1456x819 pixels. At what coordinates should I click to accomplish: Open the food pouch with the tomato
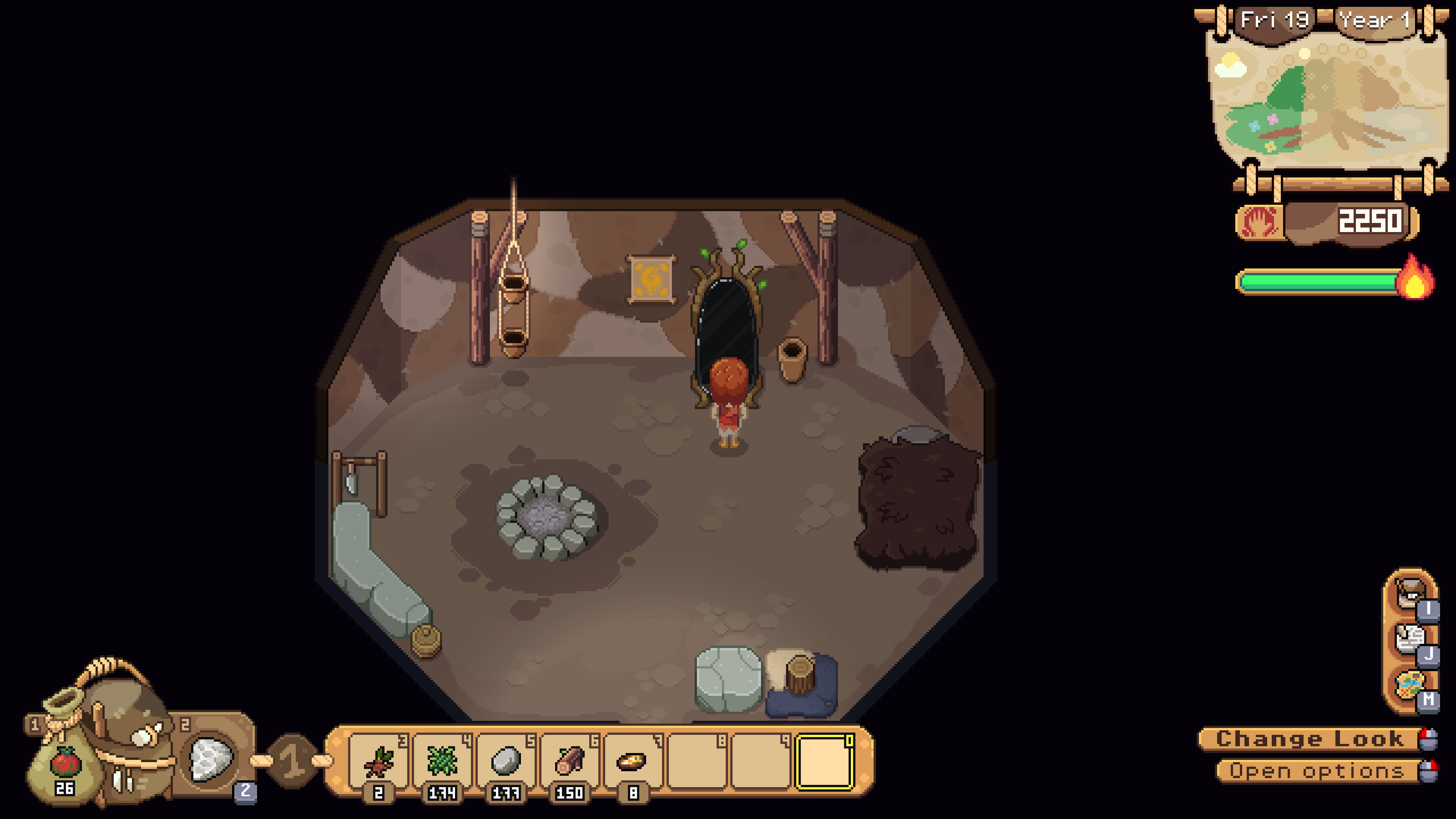[x=65, y=763]
